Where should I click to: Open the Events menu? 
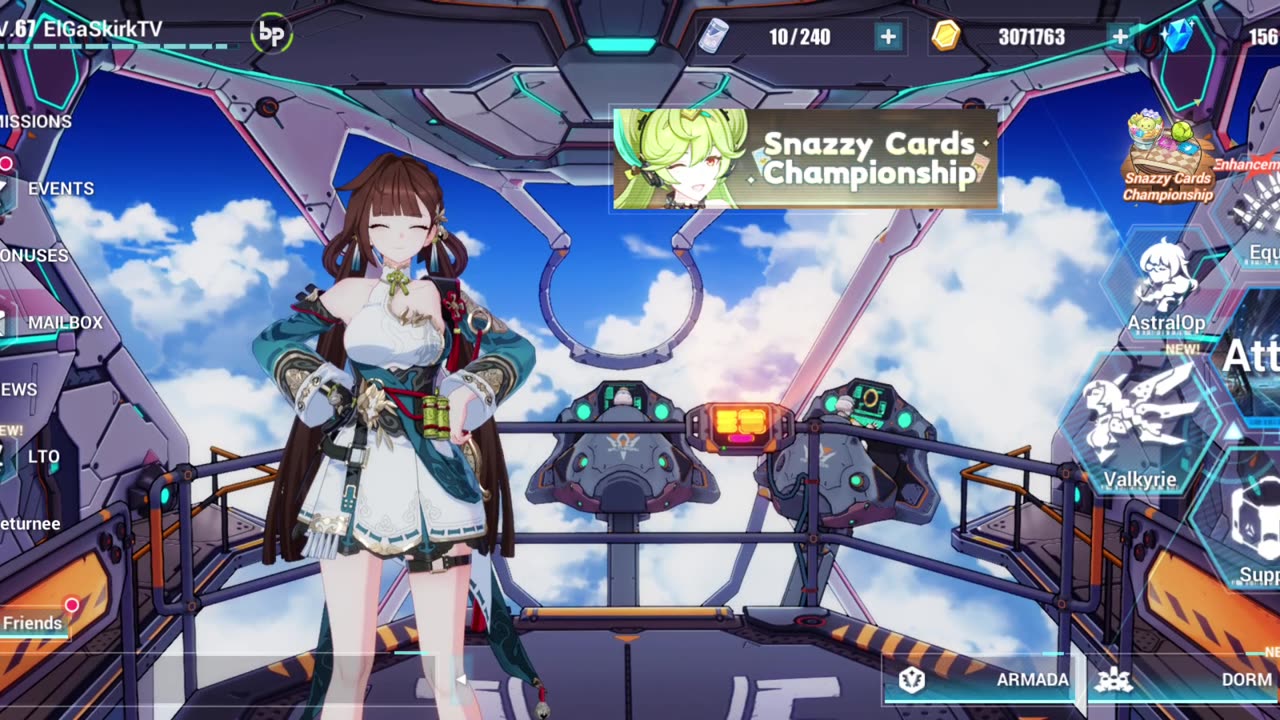coord(58,189)
